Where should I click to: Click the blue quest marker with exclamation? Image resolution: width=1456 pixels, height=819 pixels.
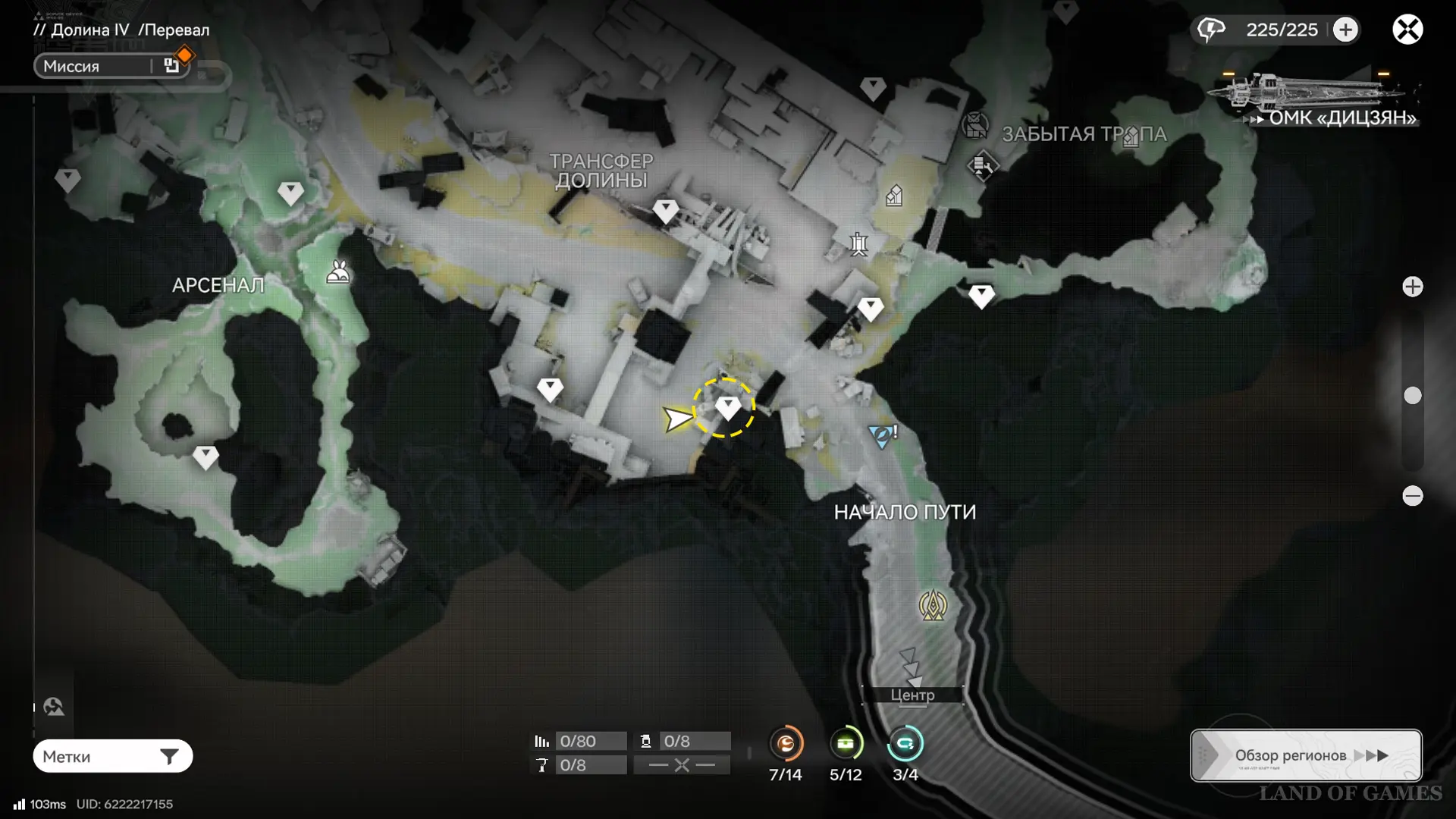click(x=882, y=435)
